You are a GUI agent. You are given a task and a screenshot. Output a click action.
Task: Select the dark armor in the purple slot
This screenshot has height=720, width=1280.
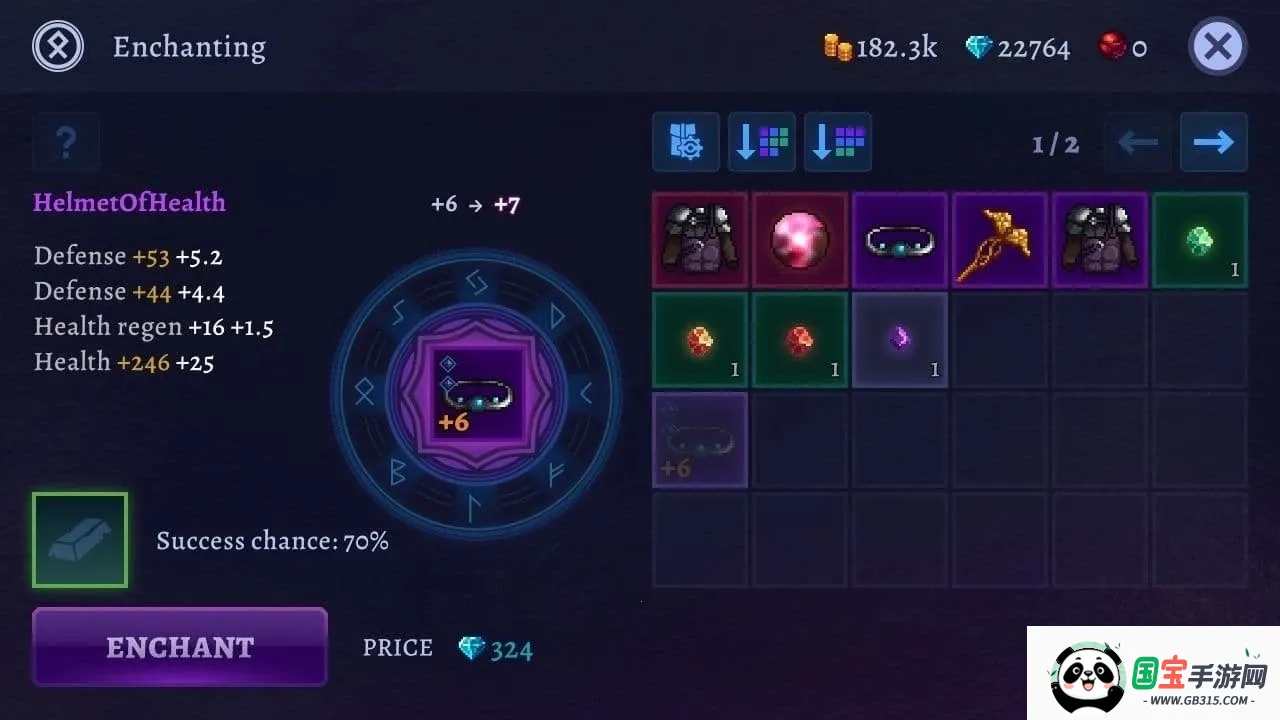click(x=1100, y=240)
